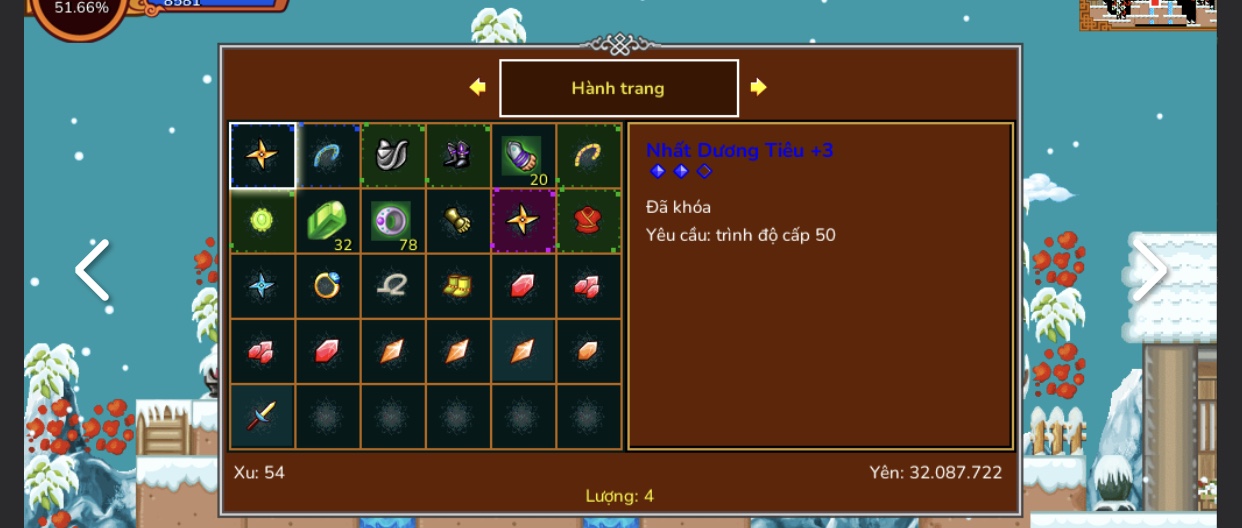
Task: Choose the gold shuriken on purple background
Action: (x=522, y=220)
